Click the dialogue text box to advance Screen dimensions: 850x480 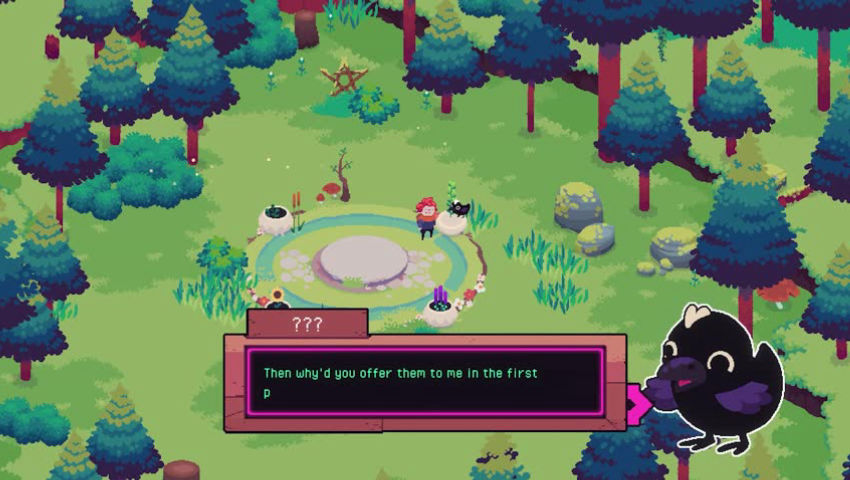pyautogui.click(x=425, y=382)
